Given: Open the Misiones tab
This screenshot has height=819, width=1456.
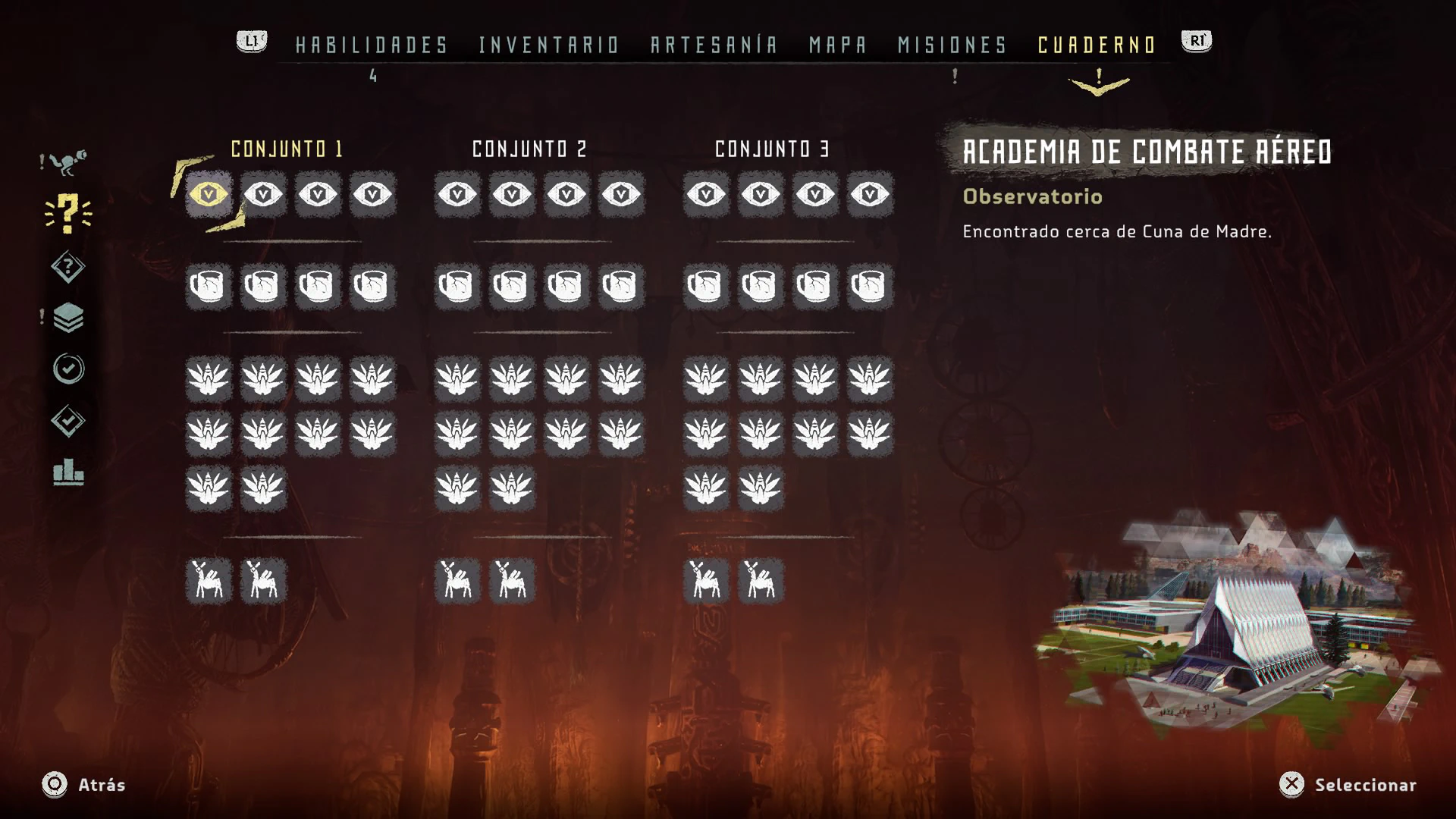Looking at the screenshot, I should coord(952,45).
